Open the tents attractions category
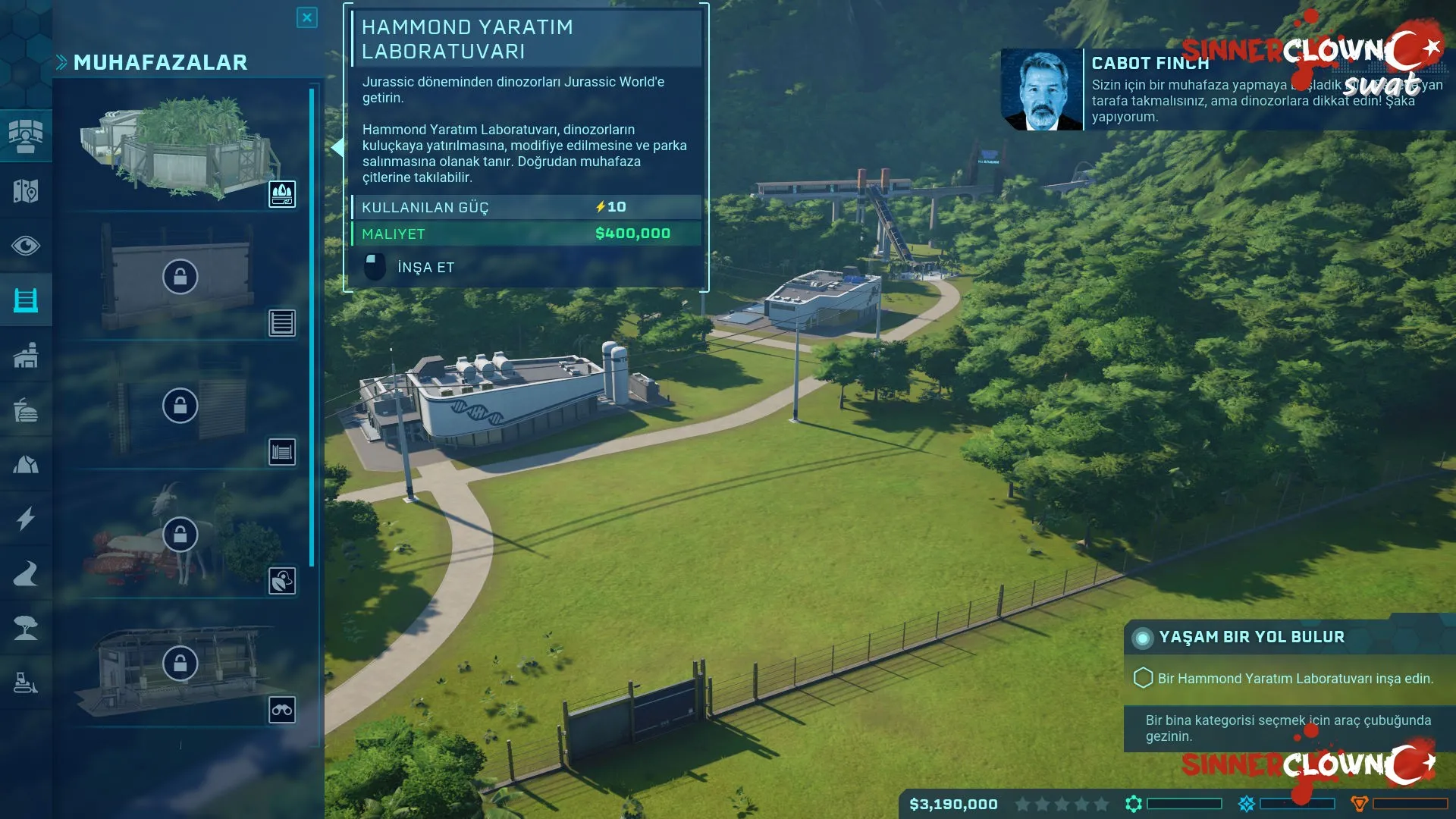 pos(26,465)
